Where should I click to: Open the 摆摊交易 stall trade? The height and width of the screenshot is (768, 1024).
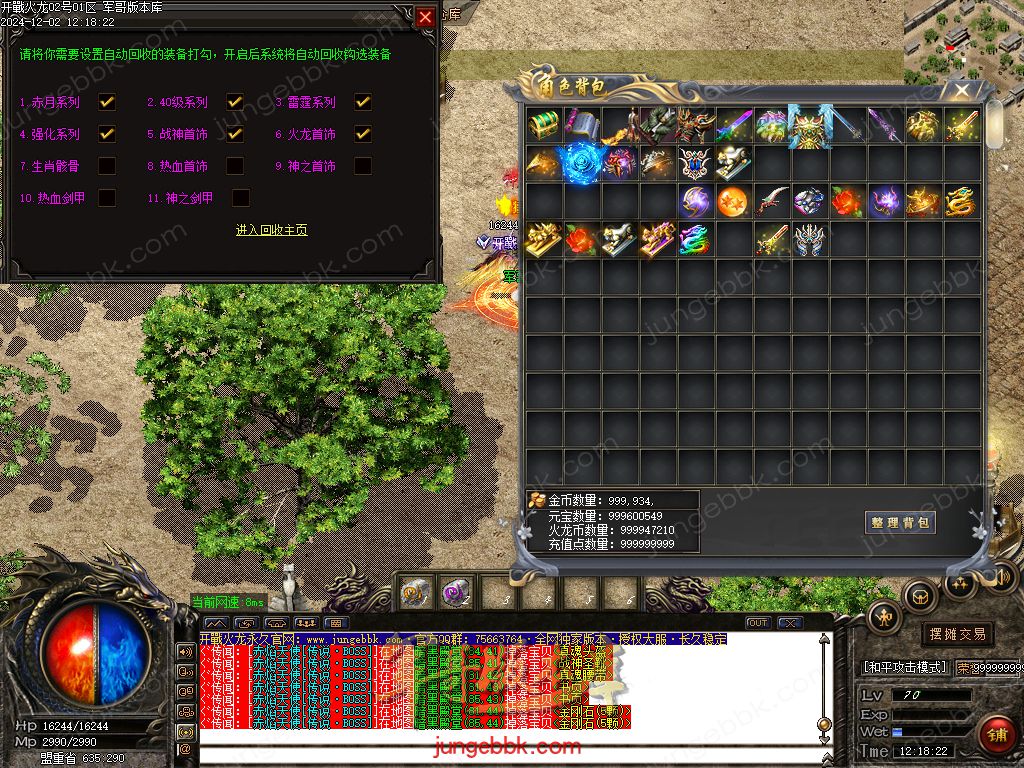click(x=957, y=633)
